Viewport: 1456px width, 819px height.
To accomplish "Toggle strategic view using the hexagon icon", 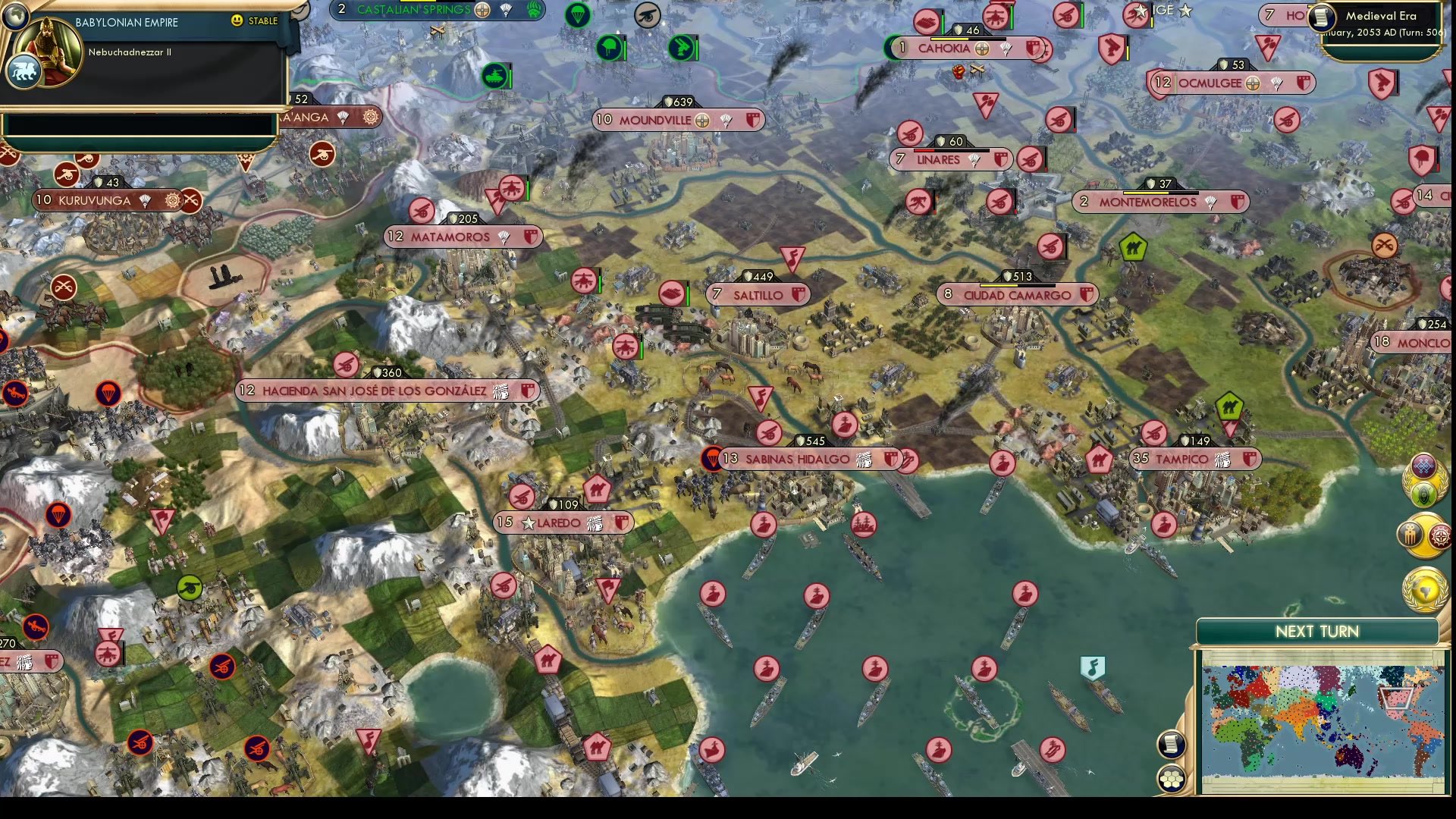I will 1171,778.
